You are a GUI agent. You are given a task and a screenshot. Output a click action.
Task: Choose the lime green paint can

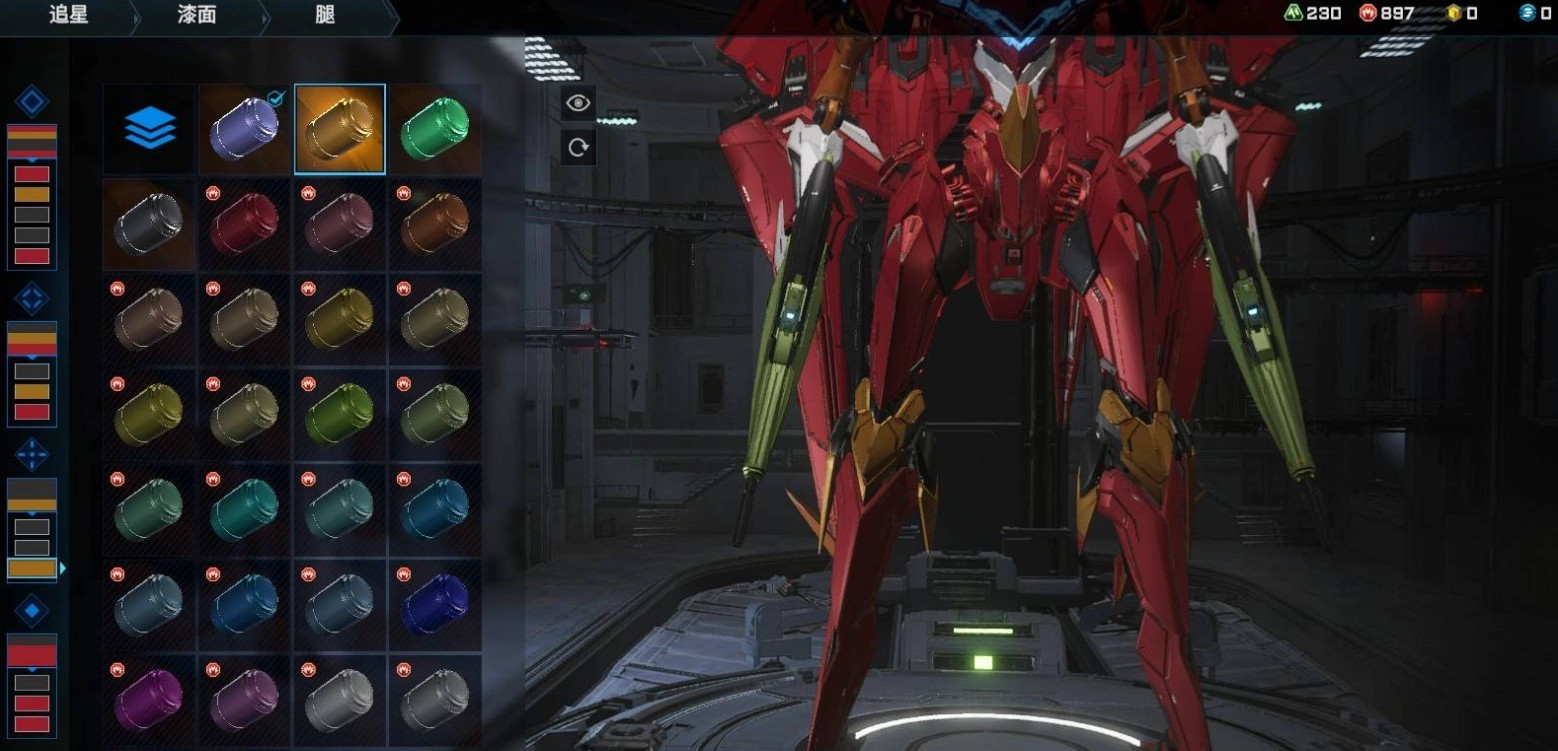[x=340, y=414]
